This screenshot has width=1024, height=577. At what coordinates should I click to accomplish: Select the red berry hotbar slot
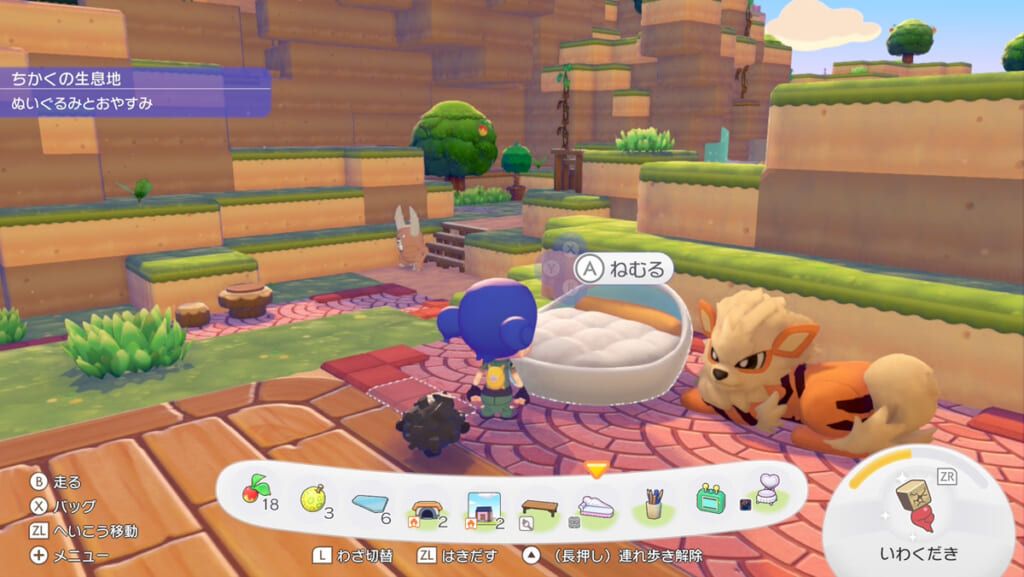tap(253, 493)
